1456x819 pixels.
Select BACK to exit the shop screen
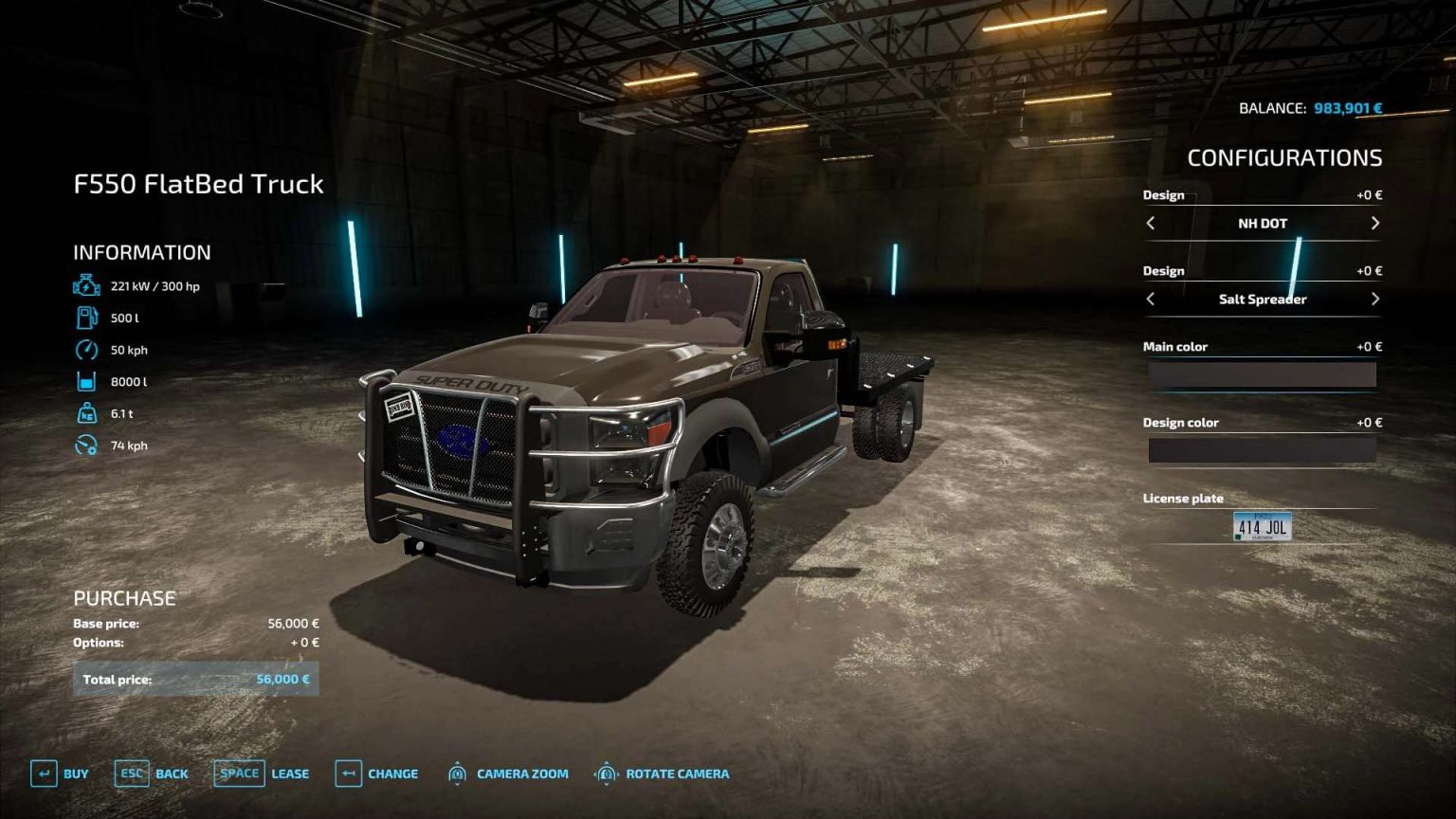(173, 773)
